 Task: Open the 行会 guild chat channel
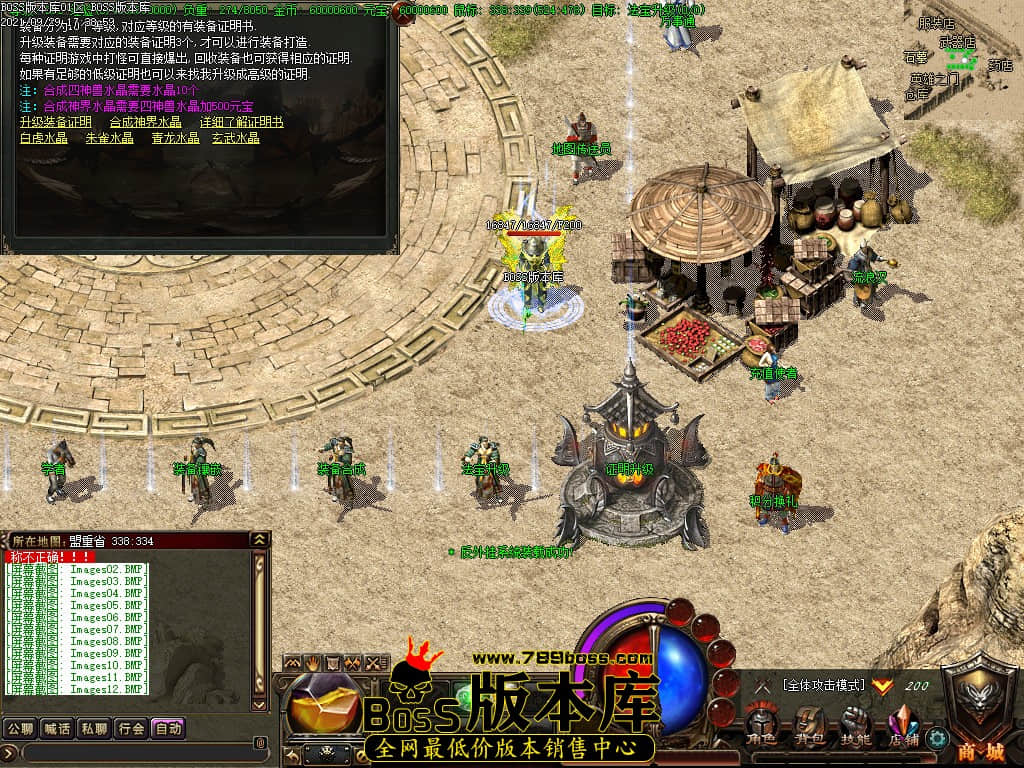coord(131,728)
